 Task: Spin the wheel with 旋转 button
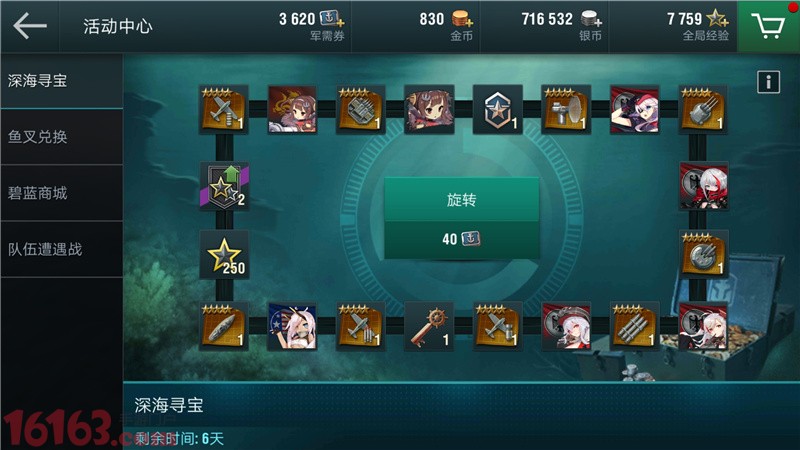point(461,200)
